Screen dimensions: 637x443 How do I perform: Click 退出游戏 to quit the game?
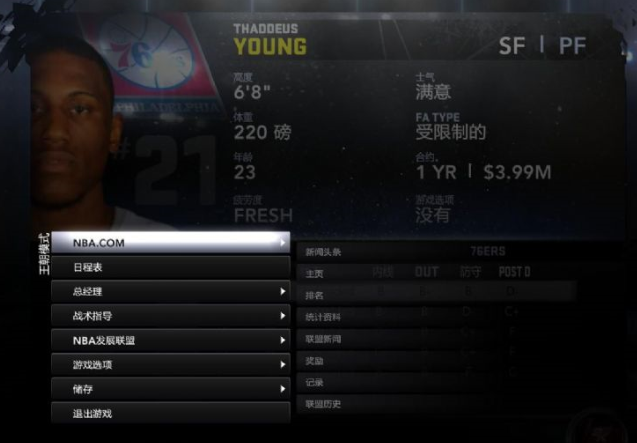pyautogui.click(x=170, y=413)
